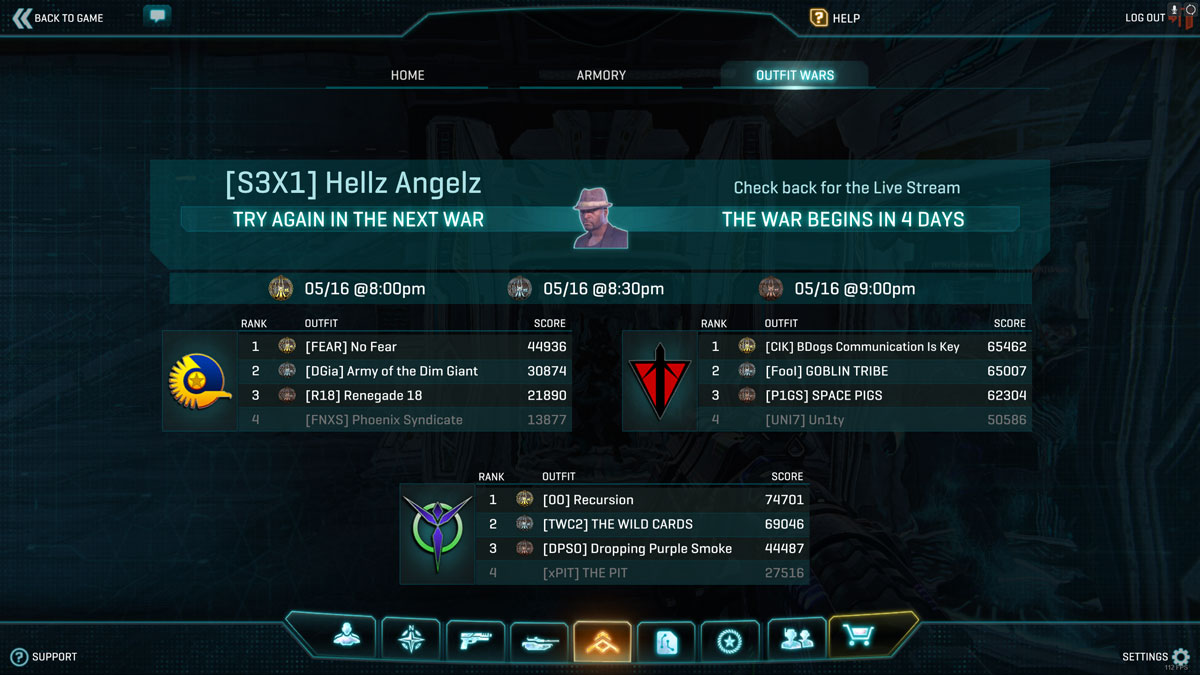
Task: Select the orange rank chevron toolbar icon
Action: [602, 641]
